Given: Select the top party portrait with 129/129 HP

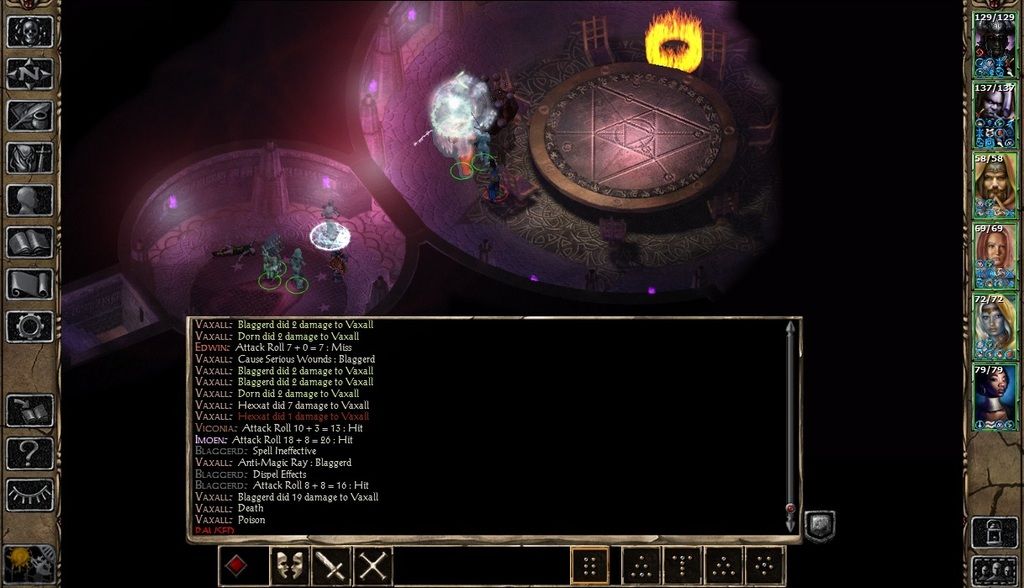Looking at the screenshot, I should pyautogui.click(x=995, y=48).
